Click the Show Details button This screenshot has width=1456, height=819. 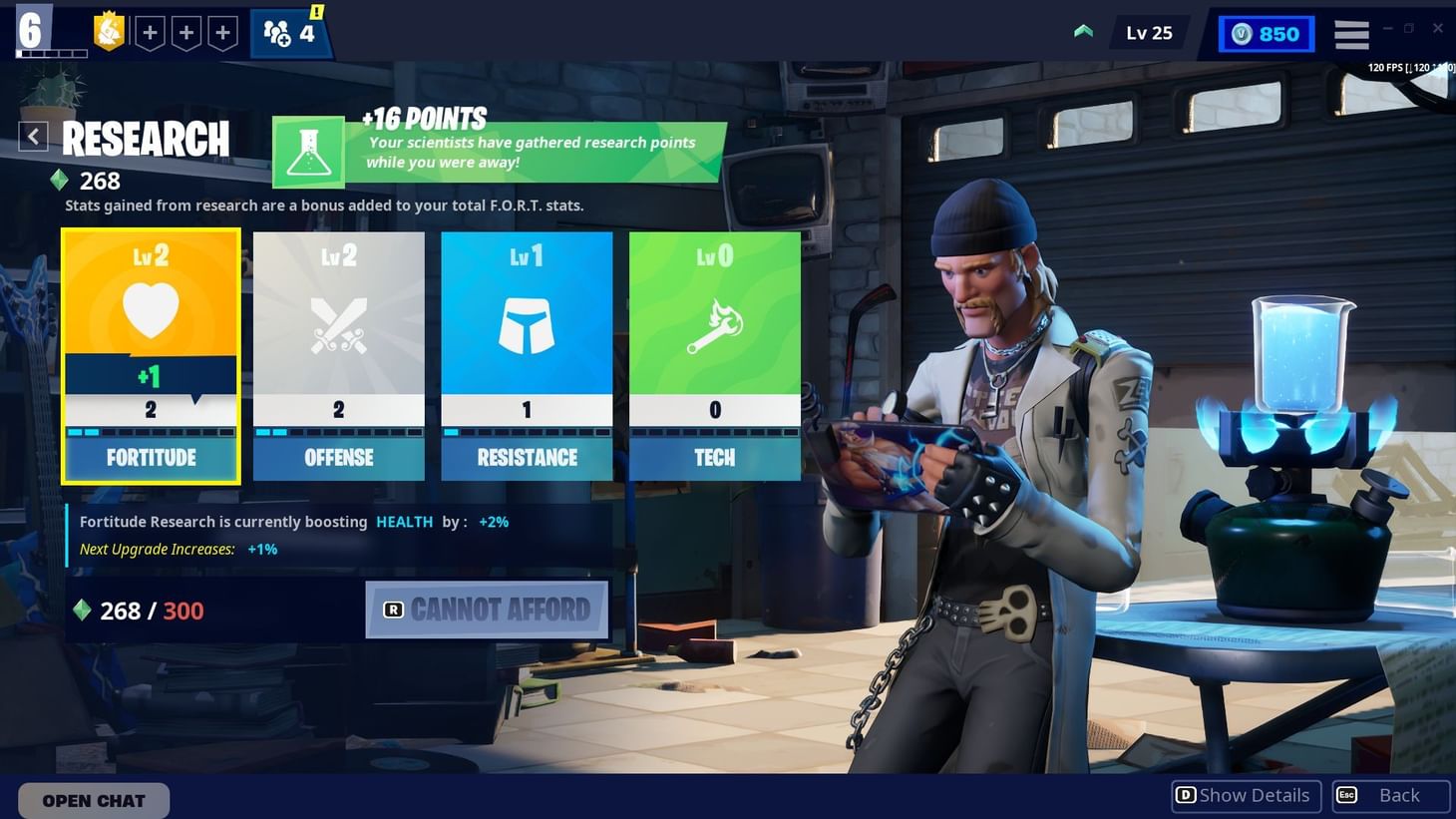[1245, 795]
